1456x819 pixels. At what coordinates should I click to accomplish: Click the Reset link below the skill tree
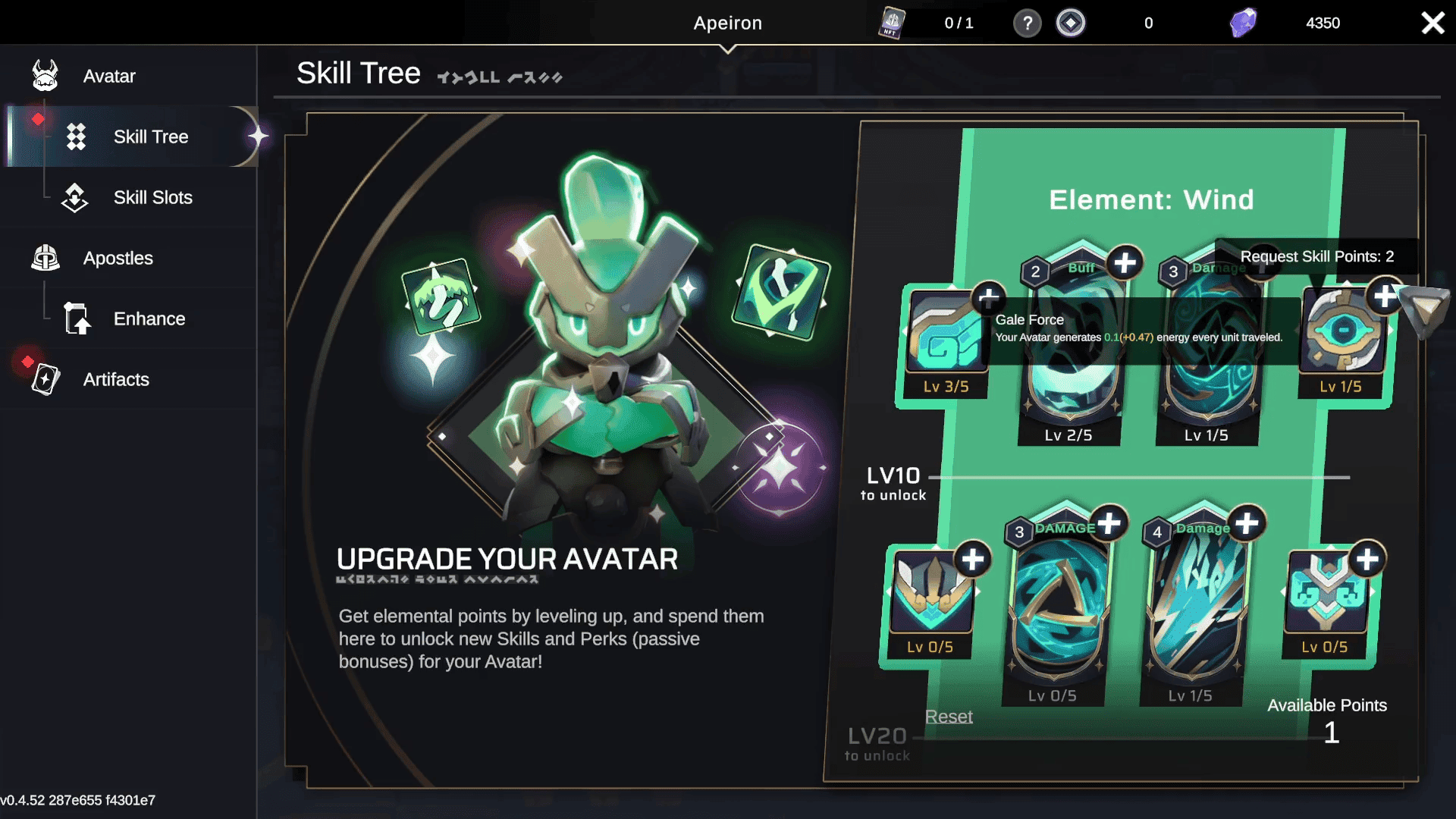(948, 716)
